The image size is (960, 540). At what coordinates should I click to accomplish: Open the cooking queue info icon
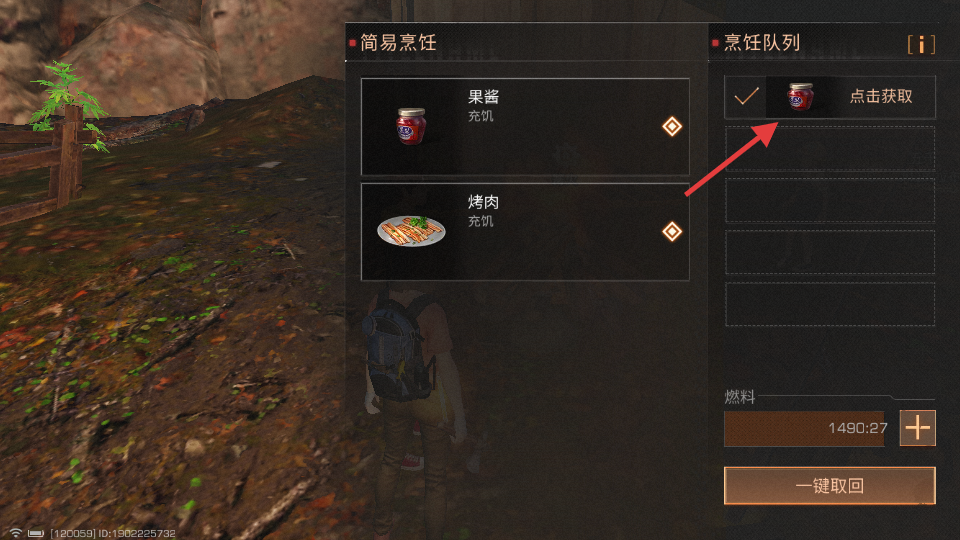click(x=921, y=45)
